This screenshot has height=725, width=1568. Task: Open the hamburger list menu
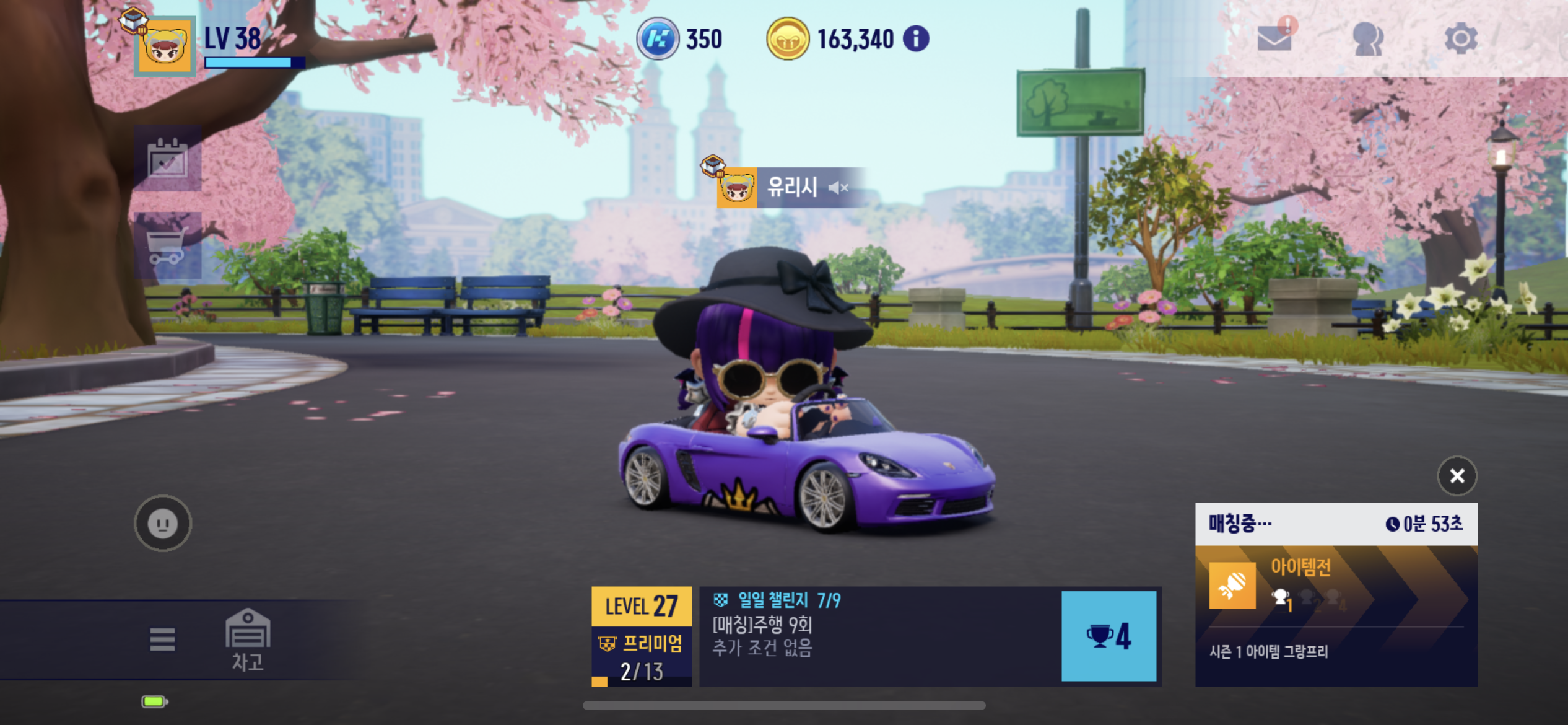point(162,639)
